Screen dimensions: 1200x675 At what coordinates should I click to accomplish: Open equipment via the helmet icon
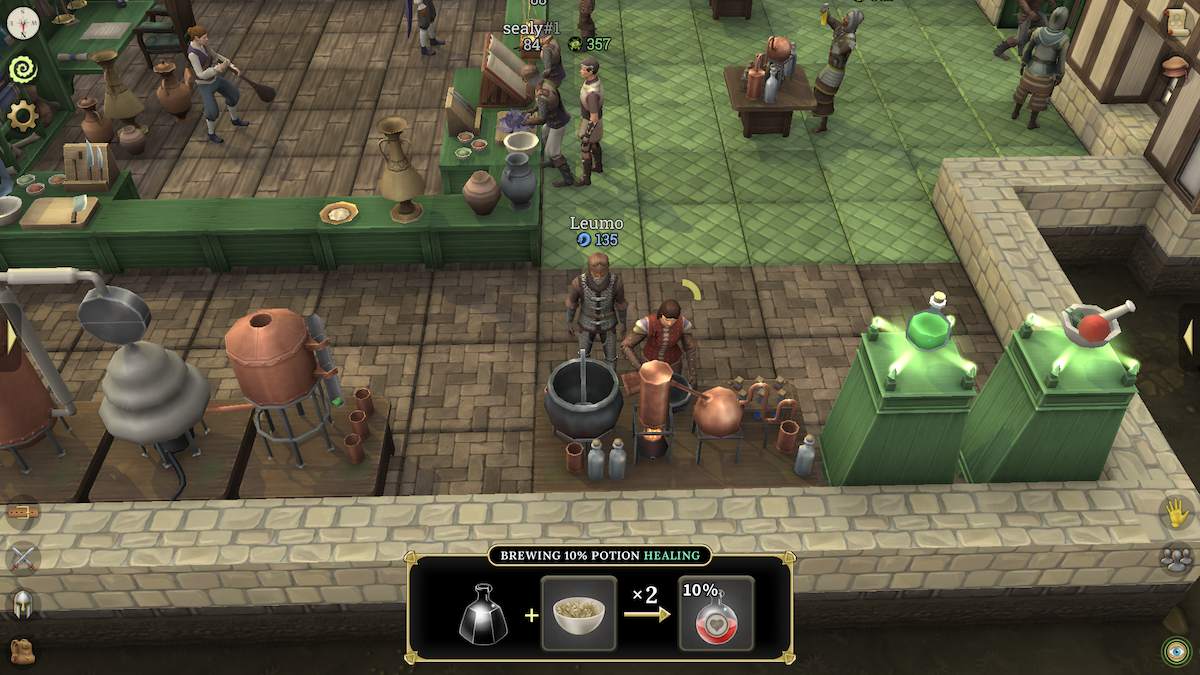[x=22, y=603]
